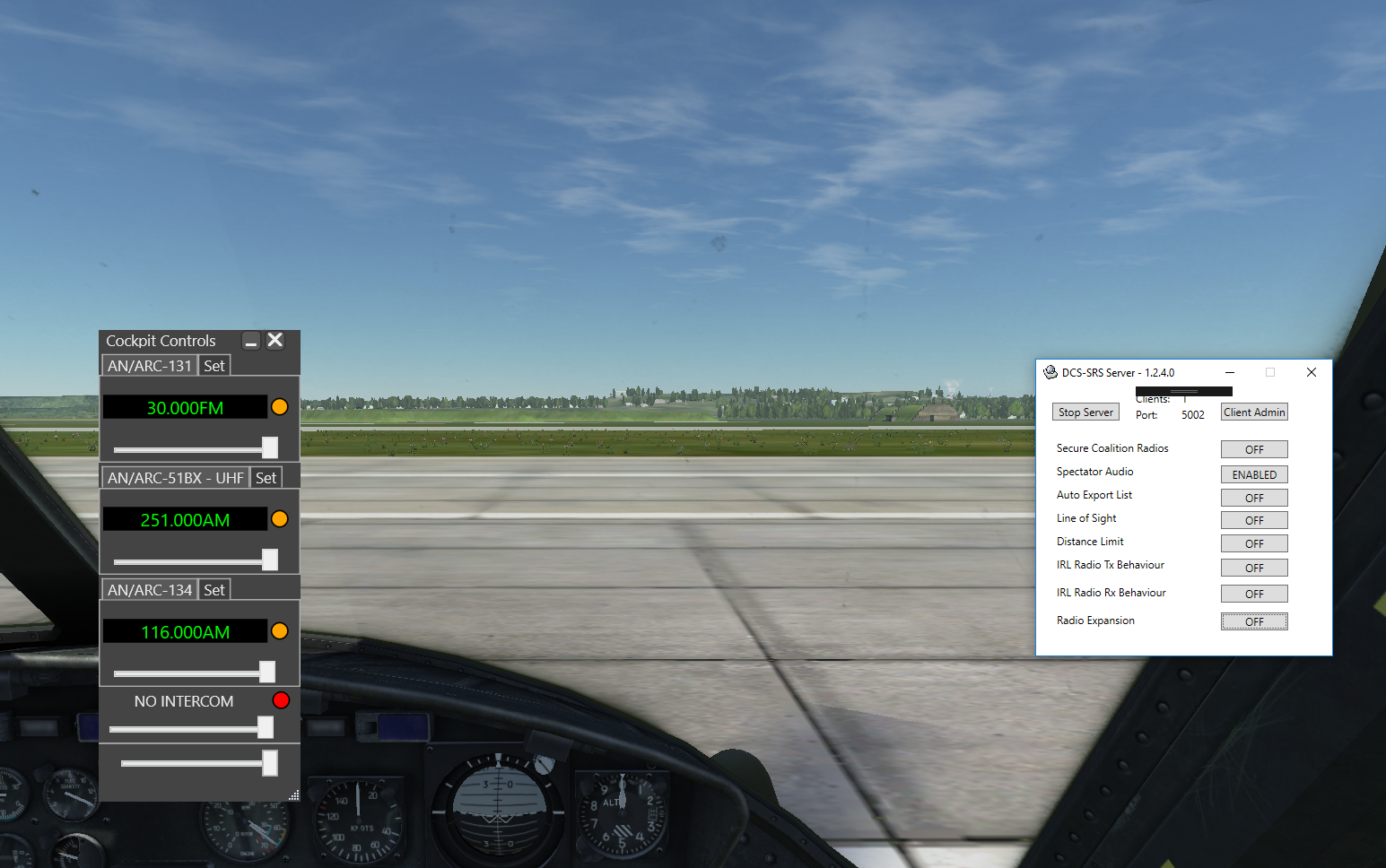
Task: Close the DCS-SRS Server window
Action: pyautogui.click(x=1312, y=372)
